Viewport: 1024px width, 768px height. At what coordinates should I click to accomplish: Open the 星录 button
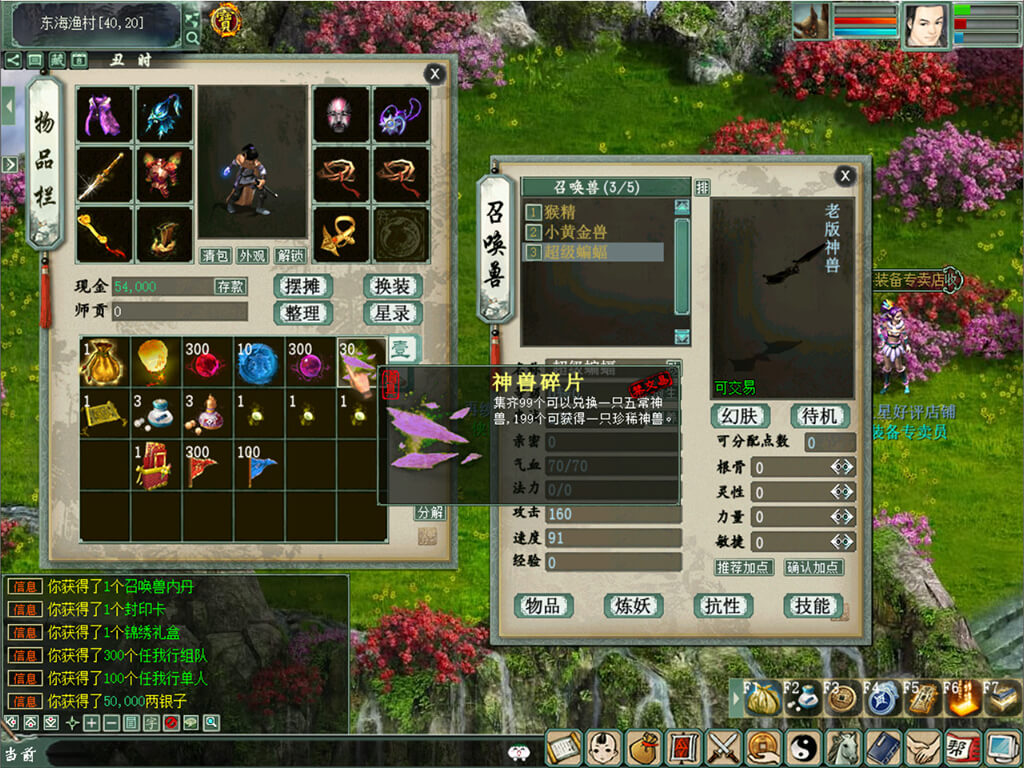click(x=392, y=313)
